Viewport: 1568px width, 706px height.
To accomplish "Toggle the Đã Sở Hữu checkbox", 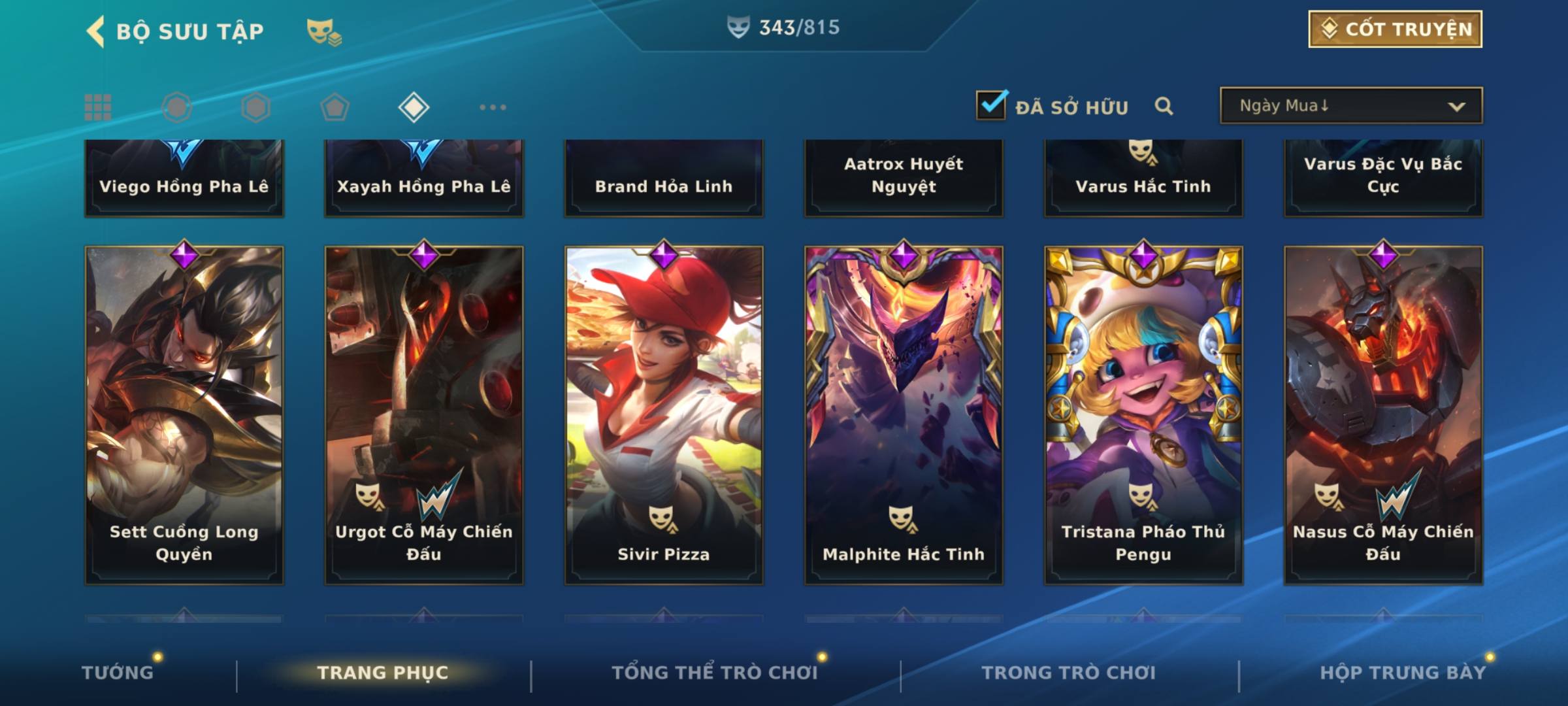I will [991, 105].
